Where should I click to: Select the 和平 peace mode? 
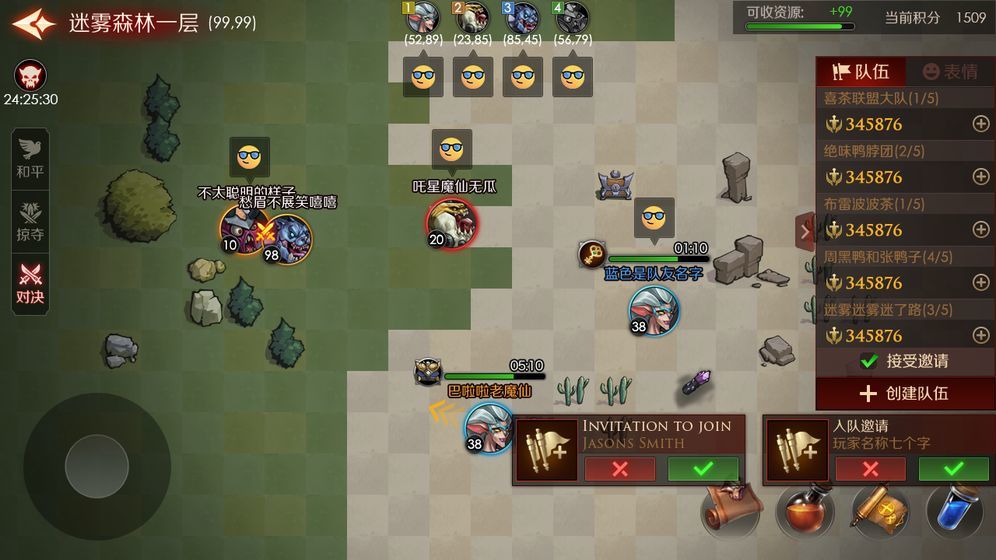coord(30,158)
